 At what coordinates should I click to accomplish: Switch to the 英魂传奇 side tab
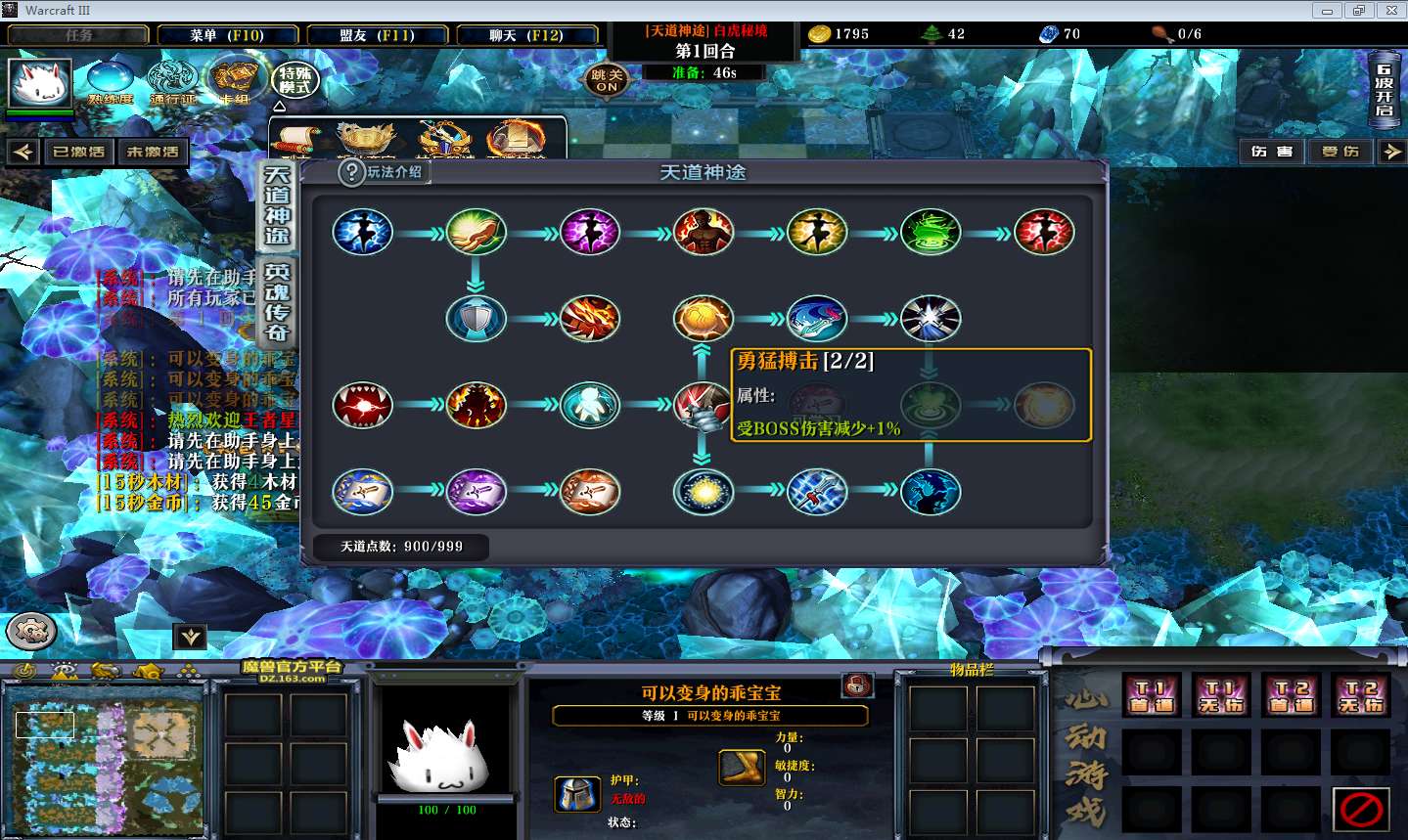277,301
